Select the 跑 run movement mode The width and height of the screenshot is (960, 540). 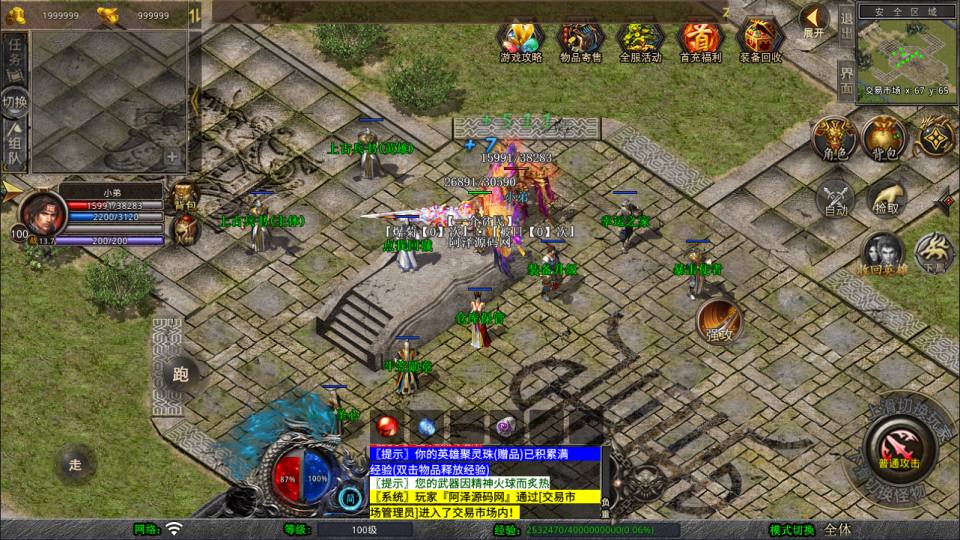coord(181,375)
